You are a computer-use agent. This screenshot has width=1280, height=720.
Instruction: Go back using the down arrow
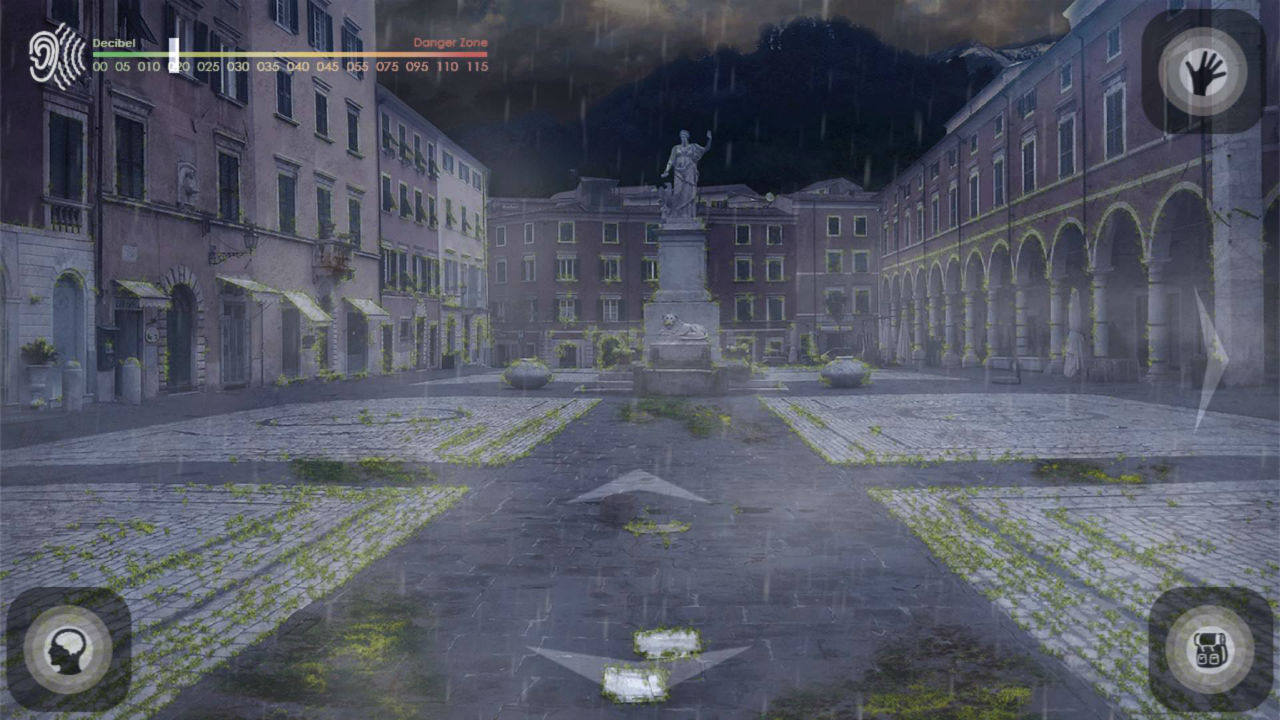638,664
